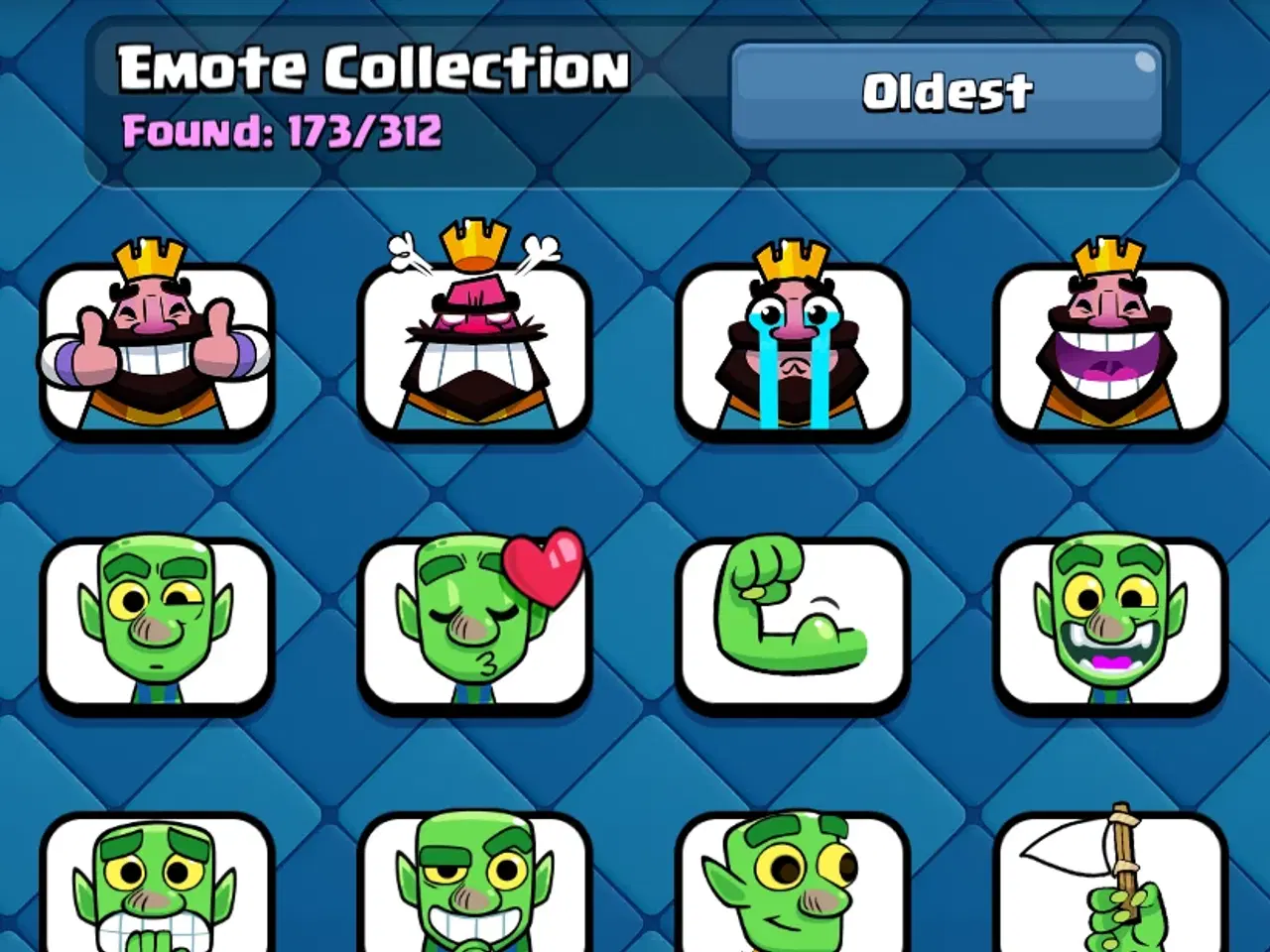Open the angry red-faced King emote

click(476, 349)
